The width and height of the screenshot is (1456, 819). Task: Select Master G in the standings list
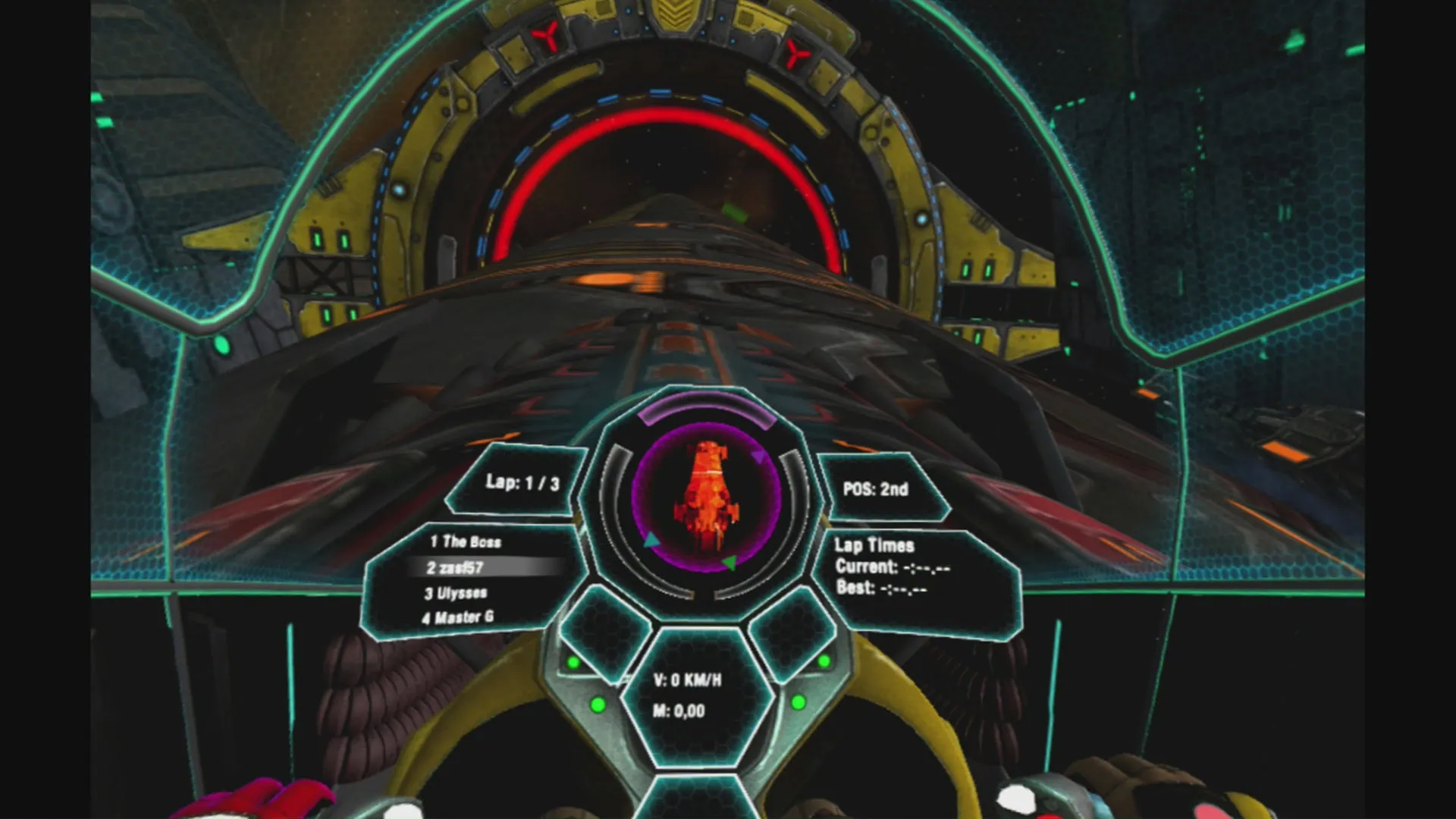click(x=458, y=617)
